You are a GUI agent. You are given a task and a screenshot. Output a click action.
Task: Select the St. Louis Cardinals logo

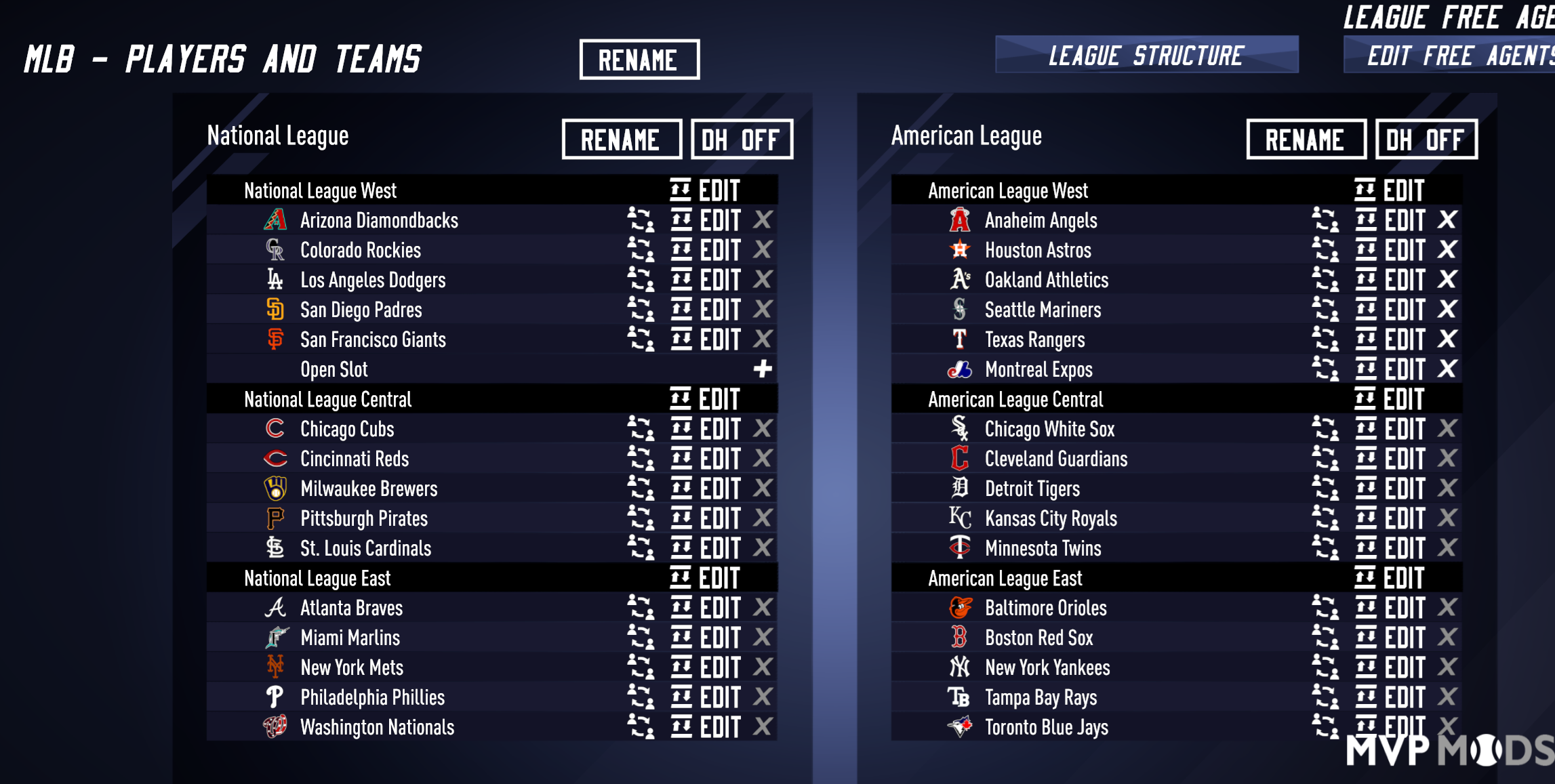[x=274, y=548]
